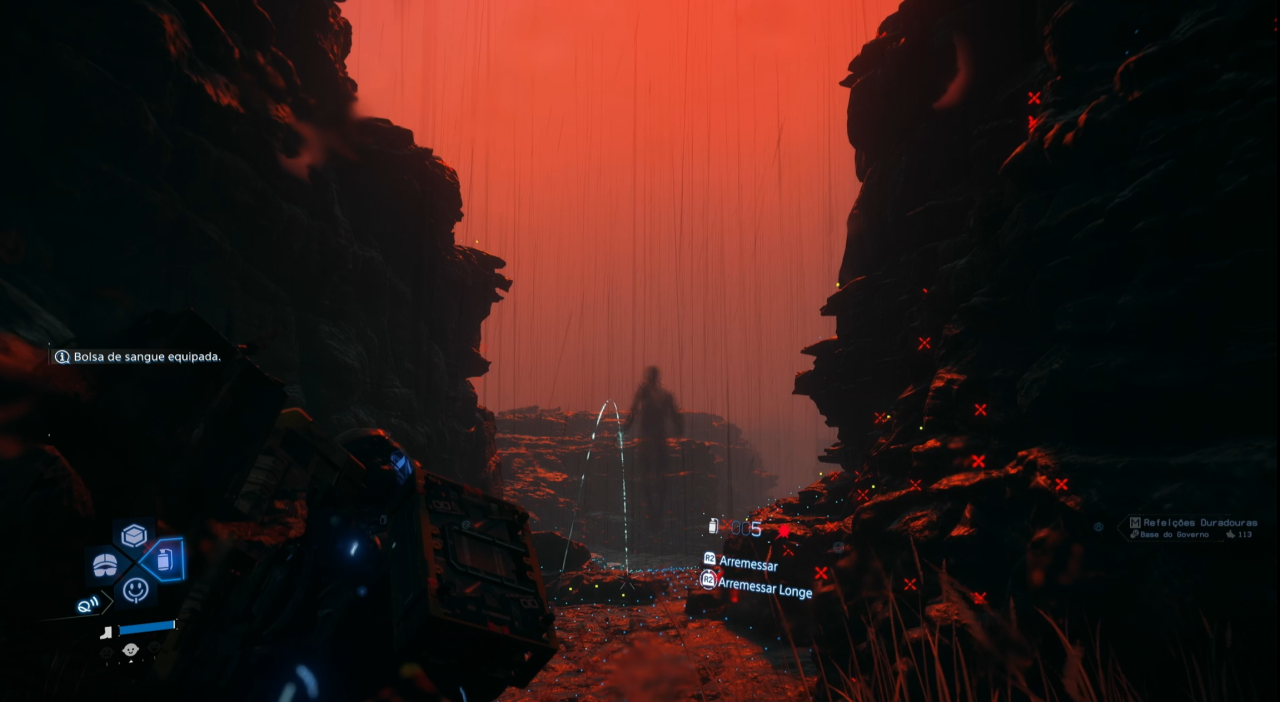Select the cargo box wheel slot
This screenshot has height=702, width=1280.
[x=134, y=536]
